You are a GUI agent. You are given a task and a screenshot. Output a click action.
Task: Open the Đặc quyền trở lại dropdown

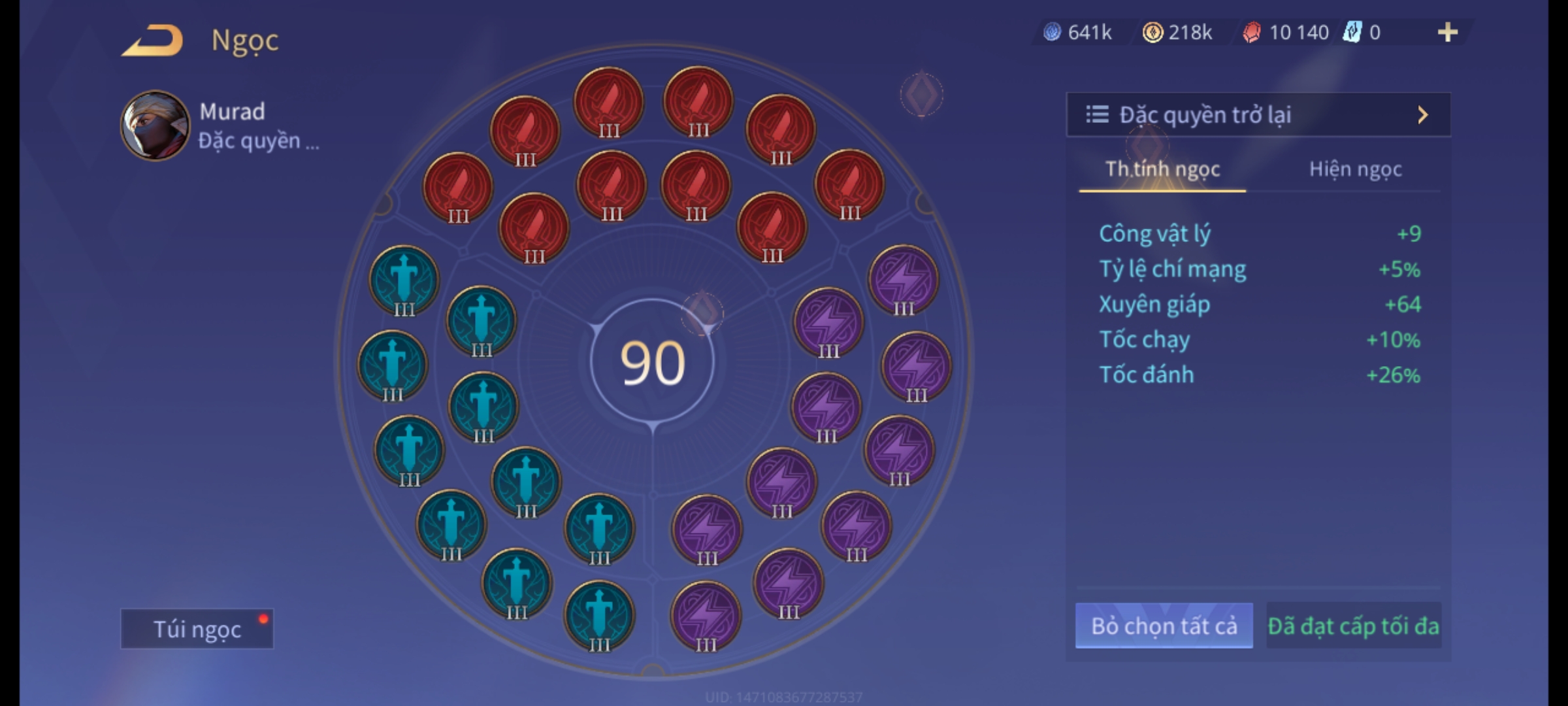point(1258,115)
